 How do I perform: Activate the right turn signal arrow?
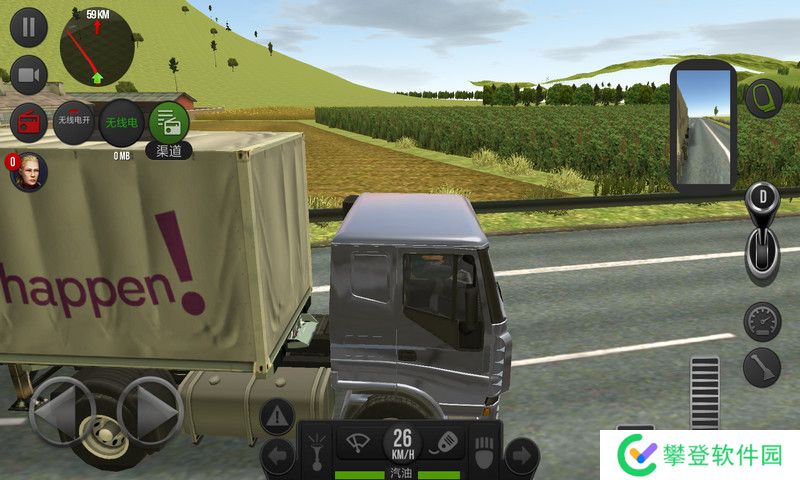520,456
